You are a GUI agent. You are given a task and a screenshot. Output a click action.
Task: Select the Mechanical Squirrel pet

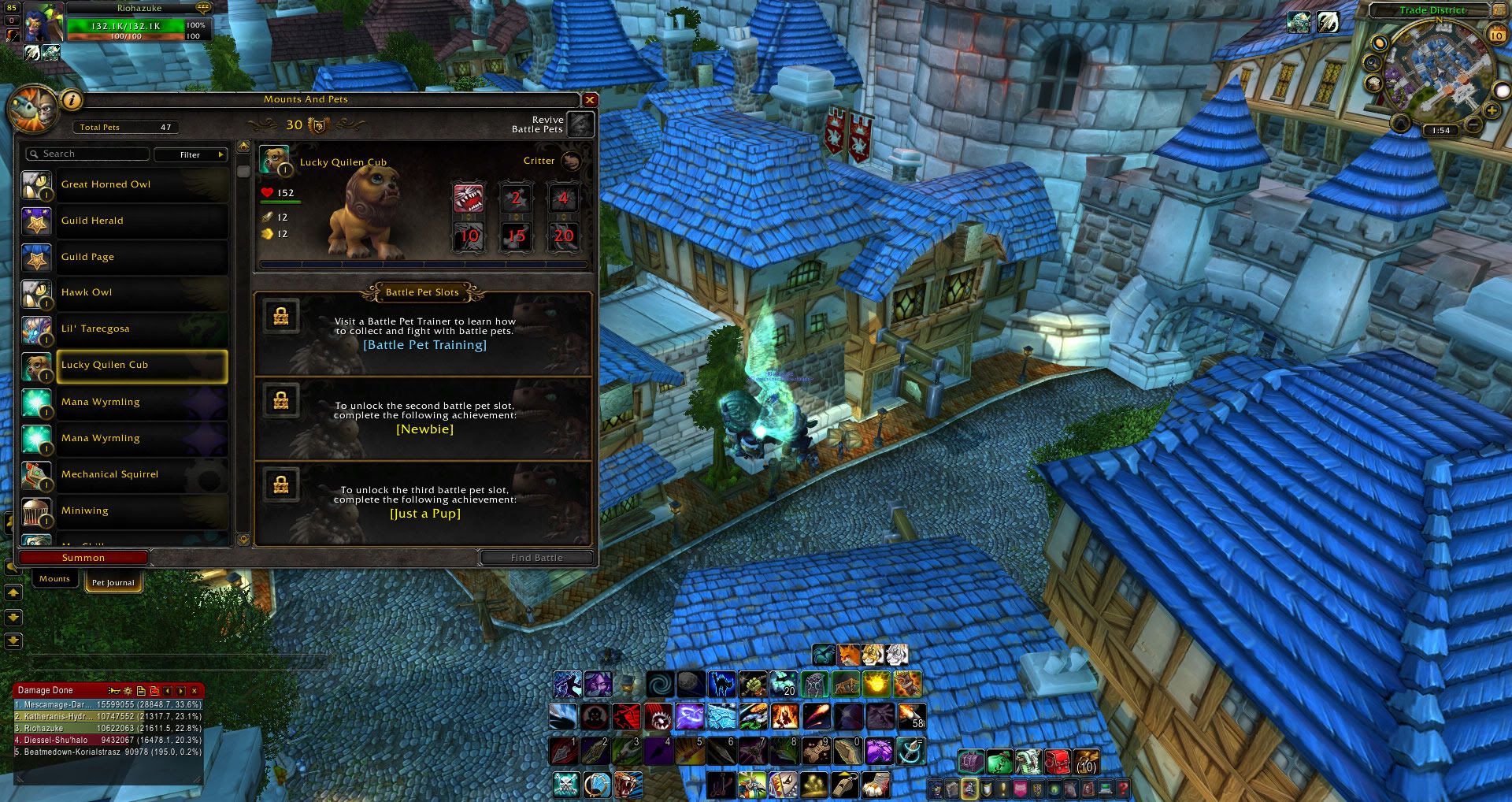point(126,474)
